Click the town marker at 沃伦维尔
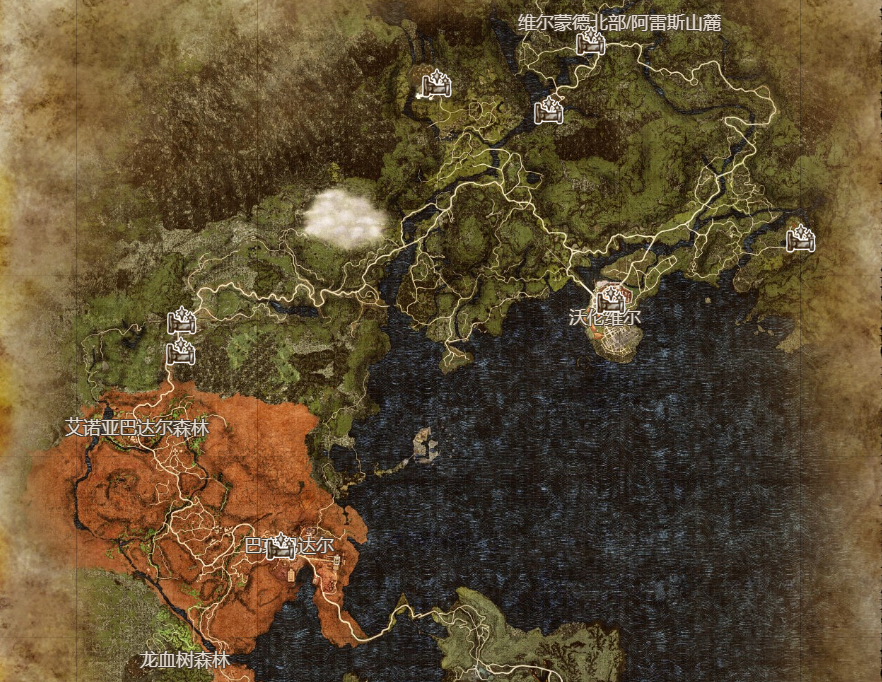Screen dimensions: 882x682 click(x=611, y=298)
